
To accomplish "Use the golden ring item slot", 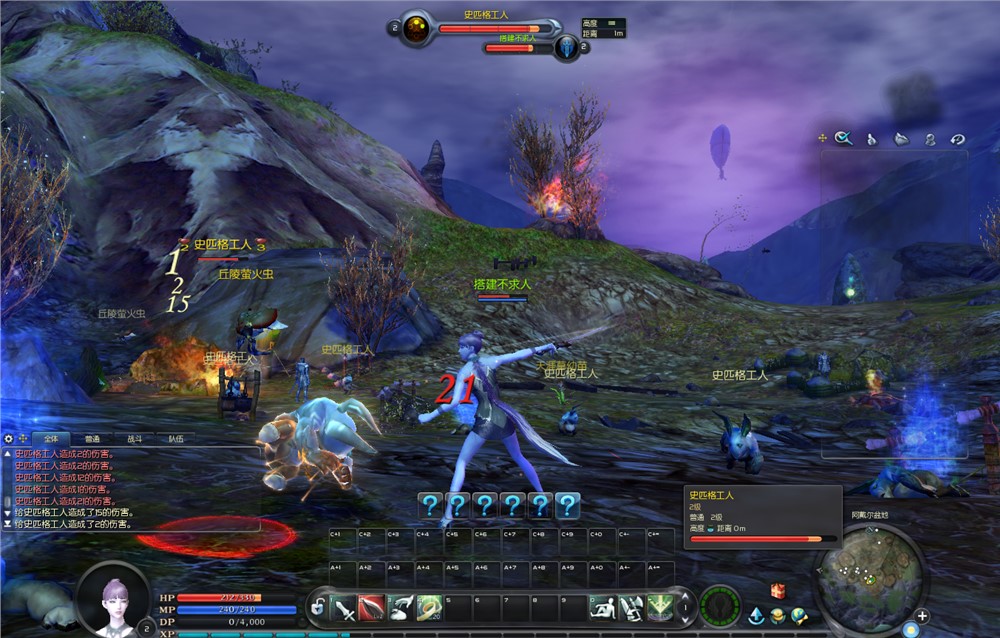I will point(430,606).
